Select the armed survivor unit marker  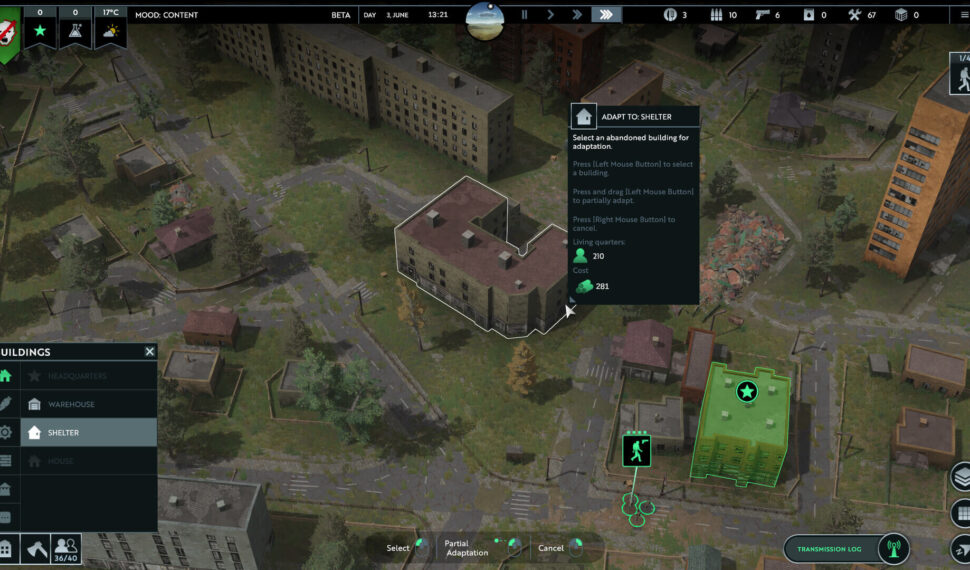coord(636,451)
